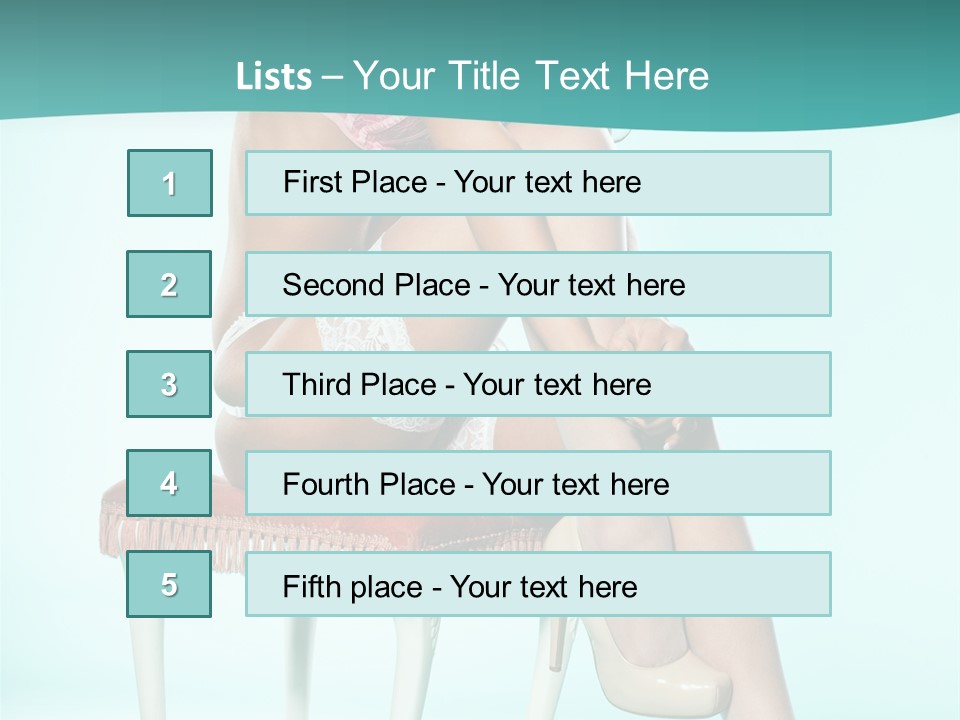This screenshot has height=720, width=960.
Task: Choose the Fourth Place text row
Action: [x=538, y=484]
